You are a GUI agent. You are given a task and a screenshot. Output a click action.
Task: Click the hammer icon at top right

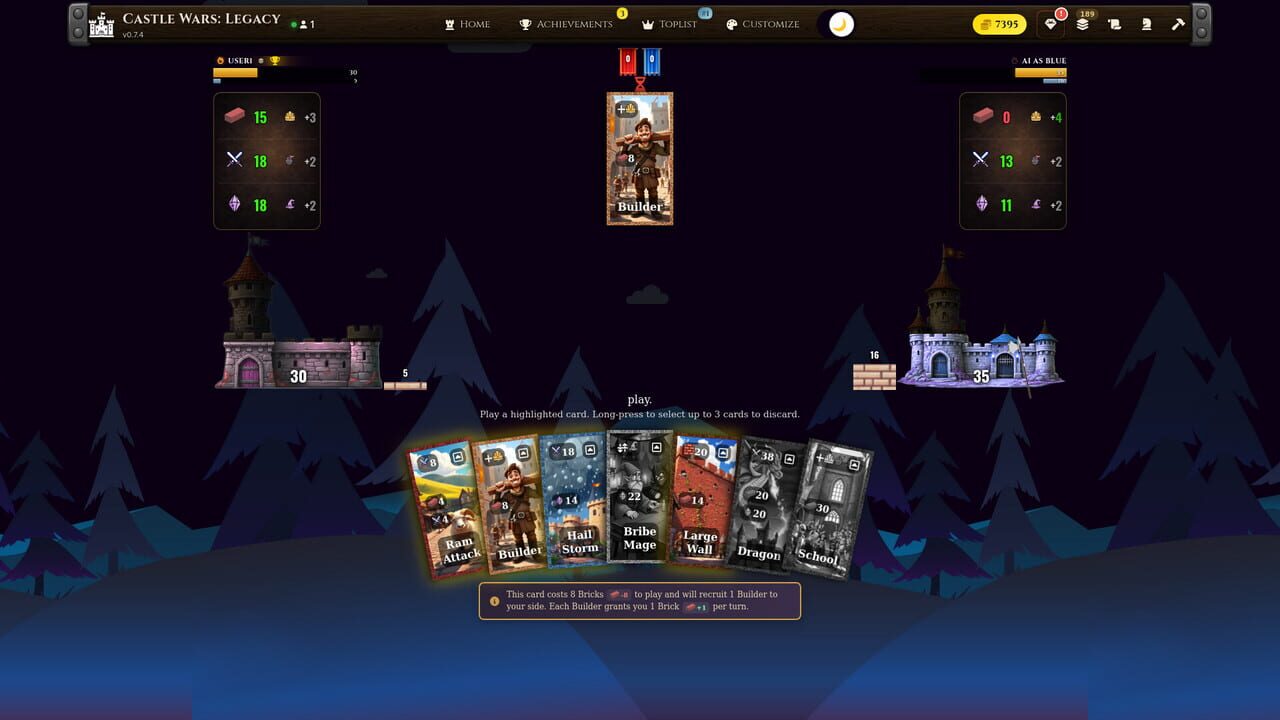click(x=1177, y=24)
